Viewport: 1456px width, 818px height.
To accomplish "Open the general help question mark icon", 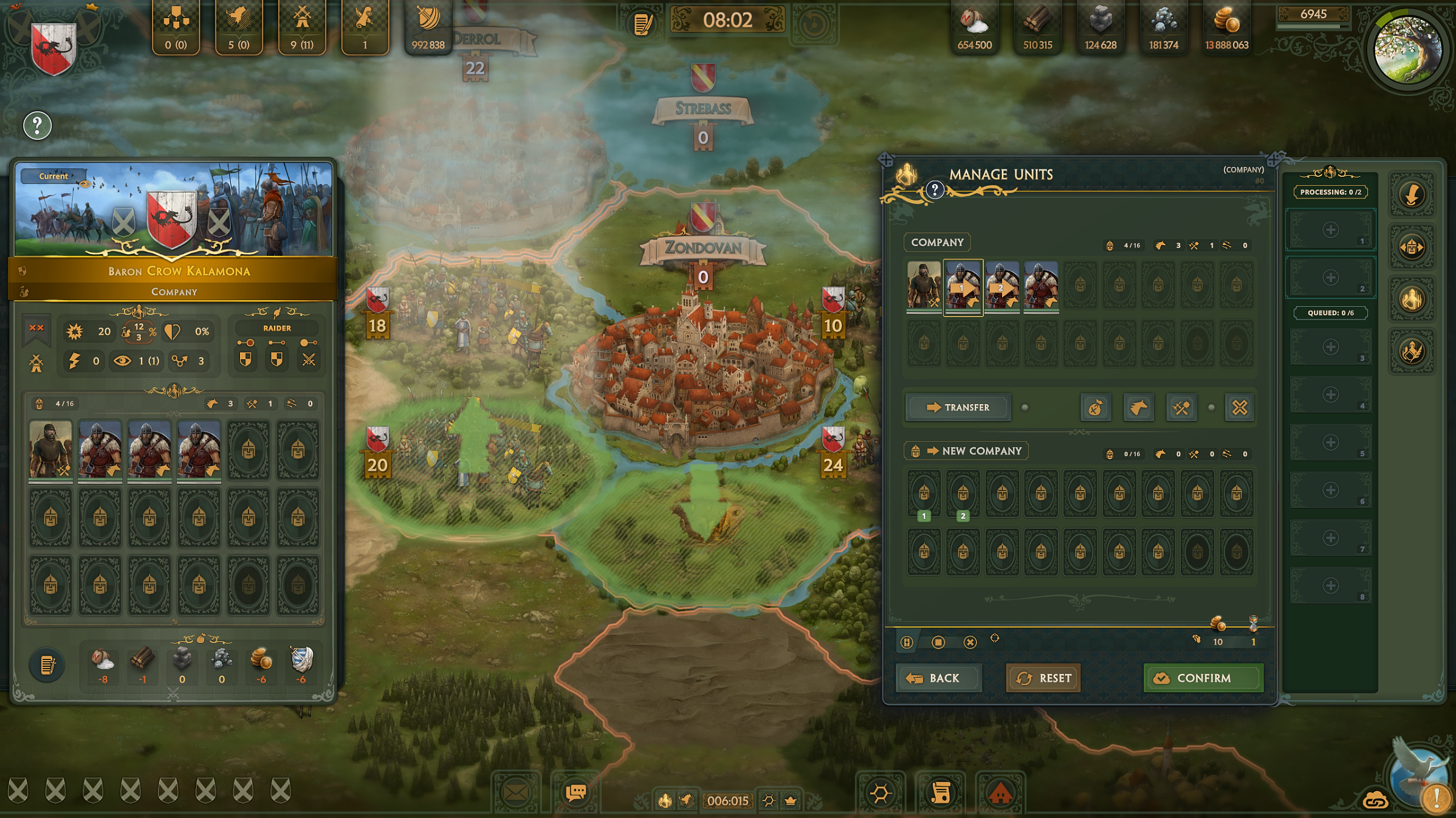I will point(37,126).
